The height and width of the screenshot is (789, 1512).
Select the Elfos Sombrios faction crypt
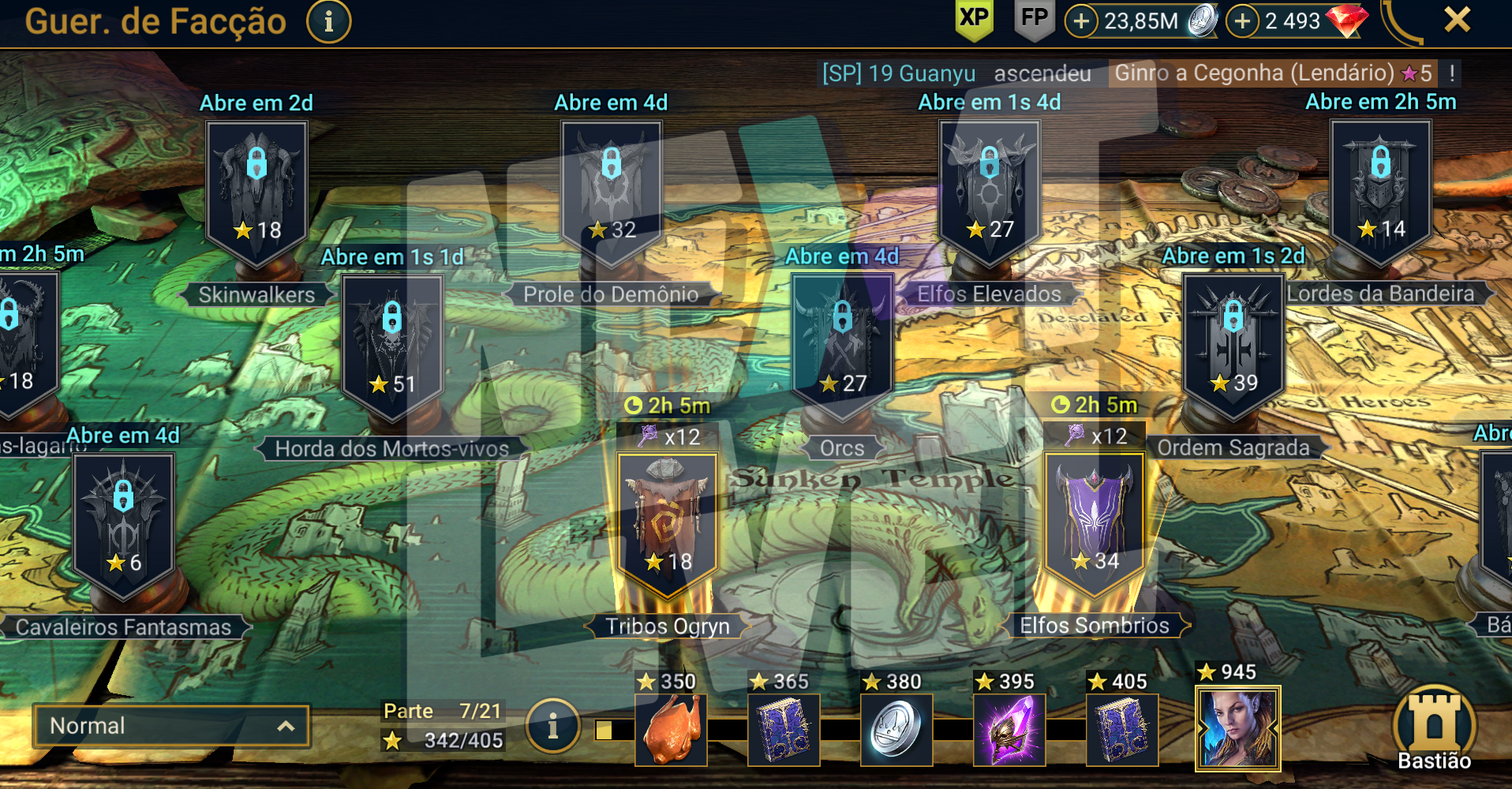pos(1094,521)
